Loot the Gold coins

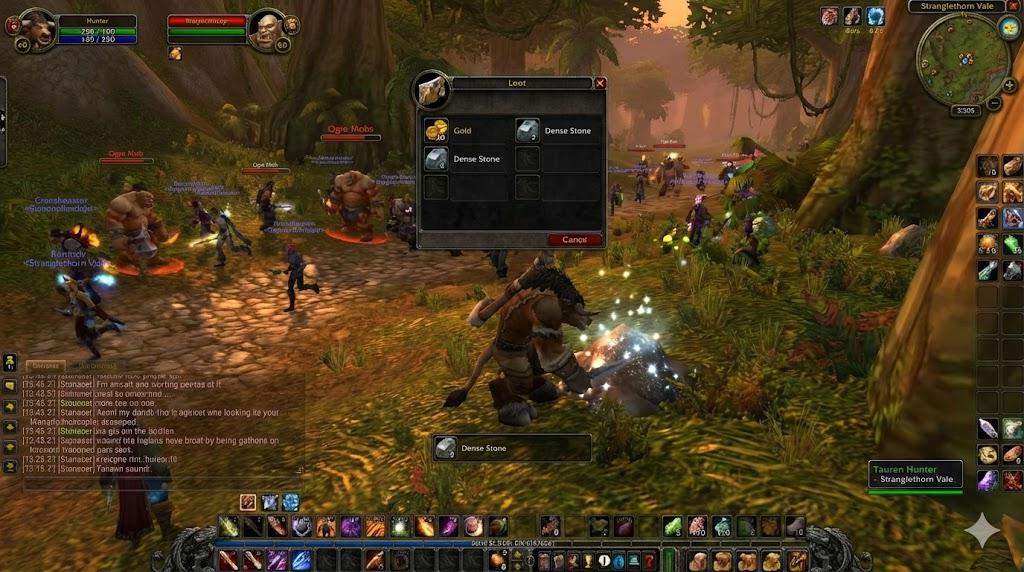tap(436, 131)
